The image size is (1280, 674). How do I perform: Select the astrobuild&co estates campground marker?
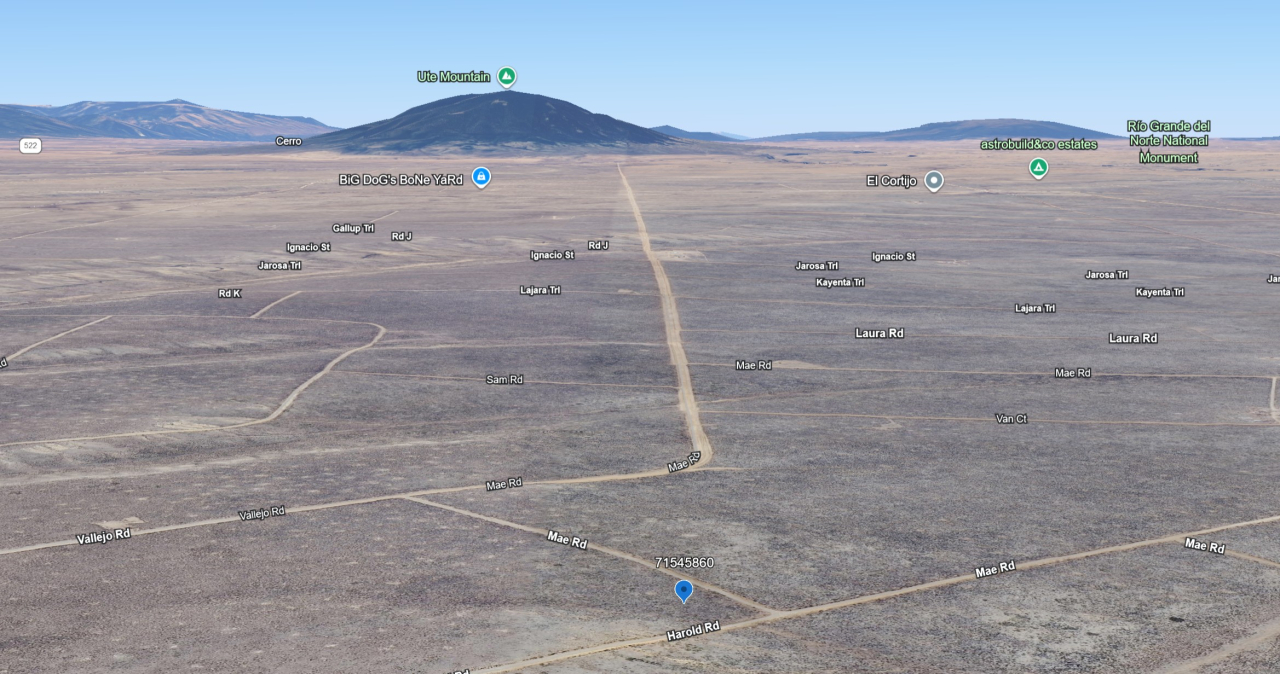coord(1038,167)
